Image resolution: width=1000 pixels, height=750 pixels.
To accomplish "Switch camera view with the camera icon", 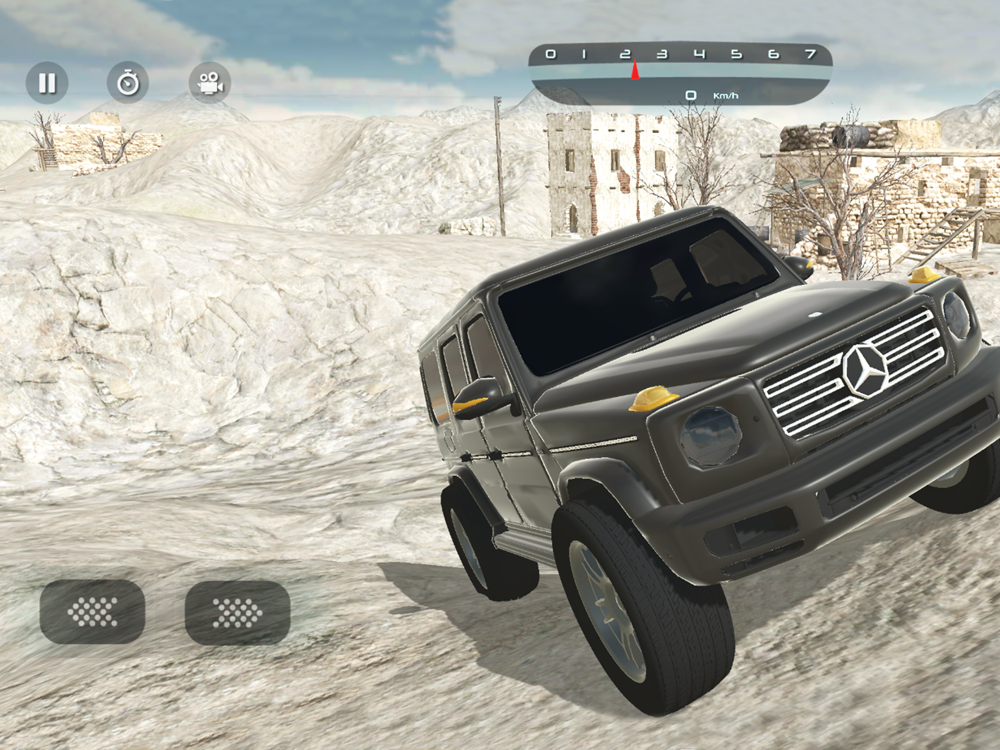I will (x=210, y=83).
